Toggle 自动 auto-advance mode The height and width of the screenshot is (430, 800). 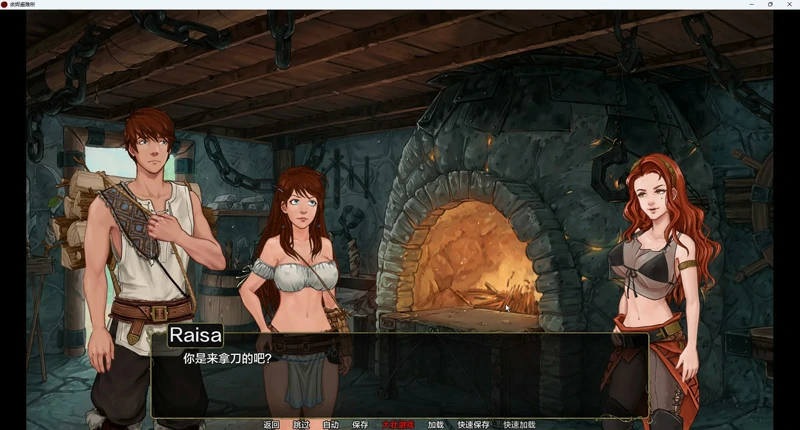click(x=331, y=425)
